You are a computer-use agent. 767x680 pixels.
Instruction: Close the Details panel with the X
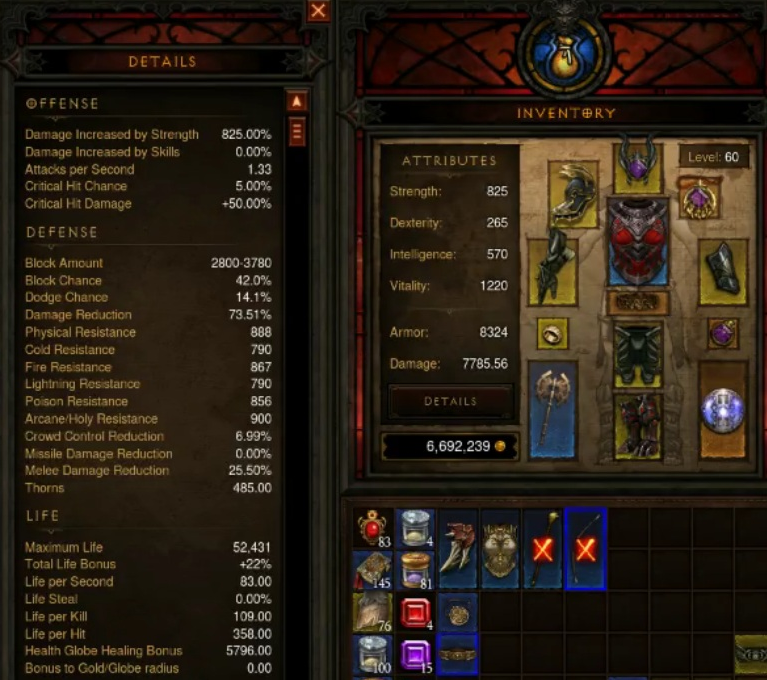click(x=318, y=11)
